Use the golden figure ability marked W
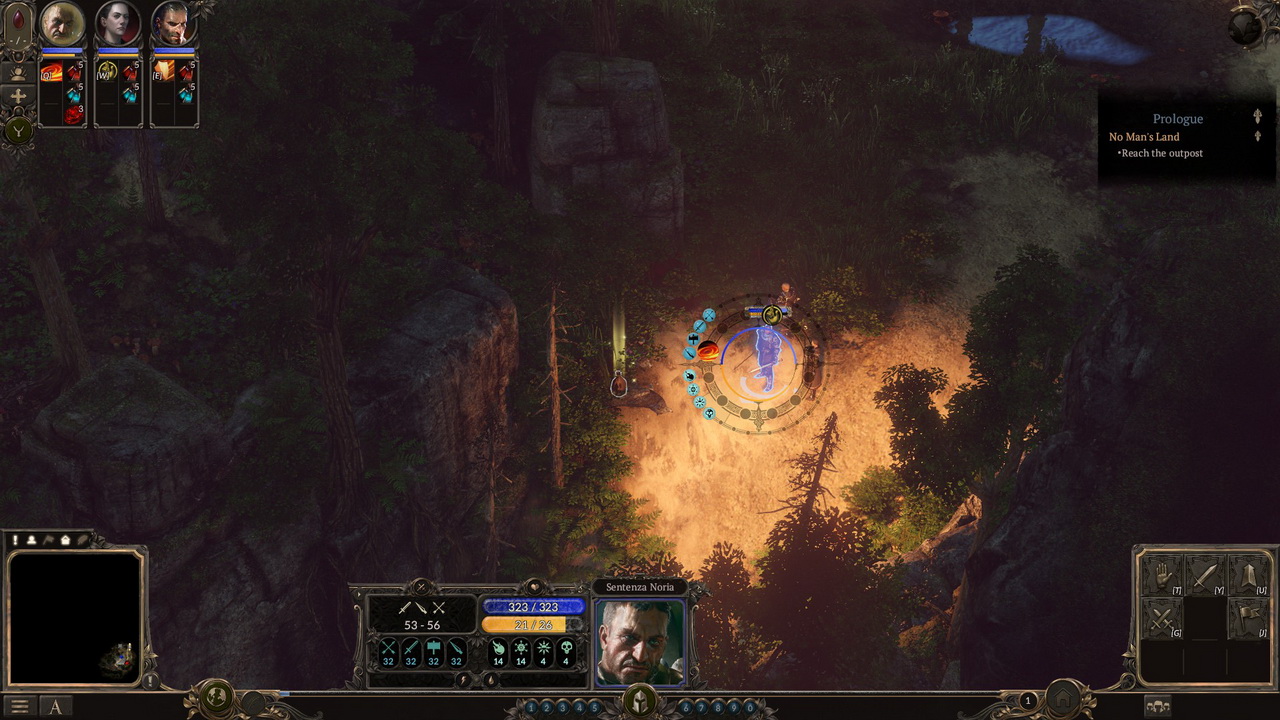The height and width of the screenshot is (720, 1280). tap(107, 72)
